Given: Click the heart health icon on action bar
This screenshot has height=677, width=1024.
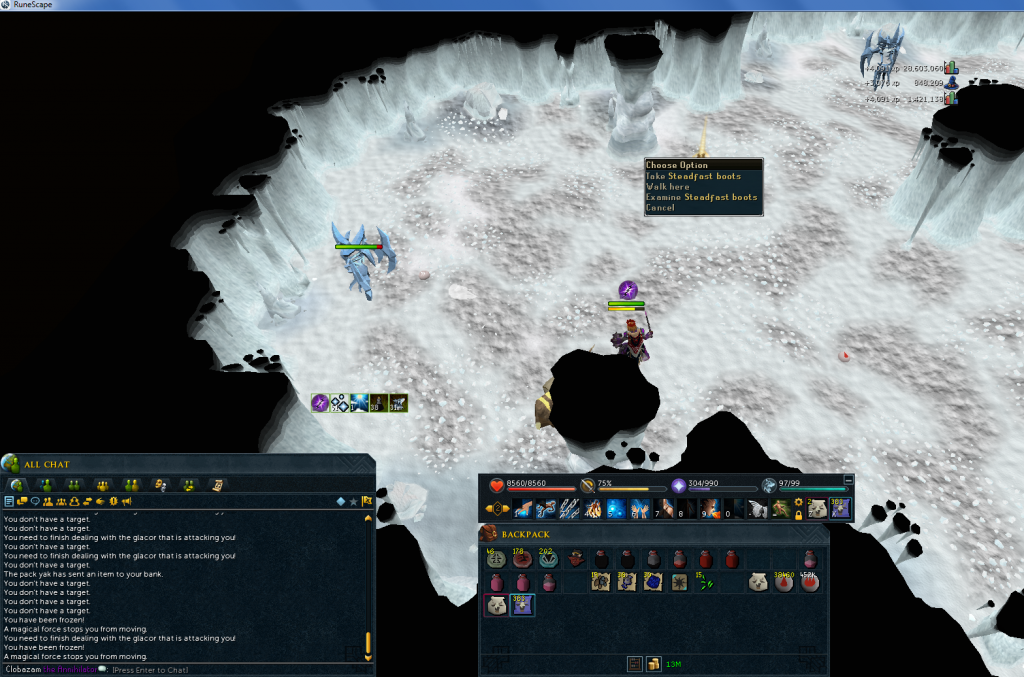Looking at the screenshot, I should (497, 486).
